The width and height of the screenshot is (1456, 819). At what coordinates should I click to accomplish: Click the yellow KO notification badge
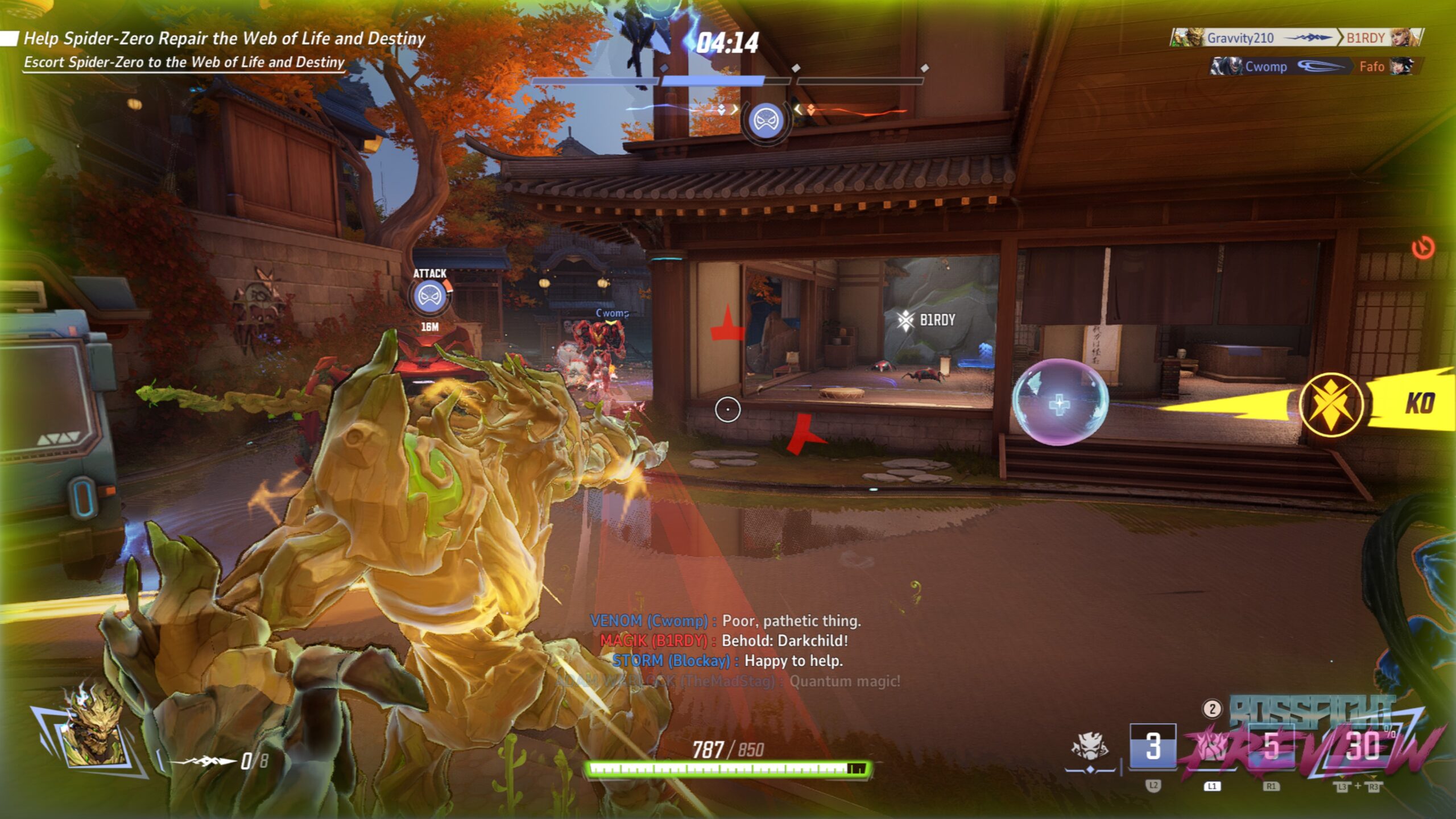point(1331,404)
